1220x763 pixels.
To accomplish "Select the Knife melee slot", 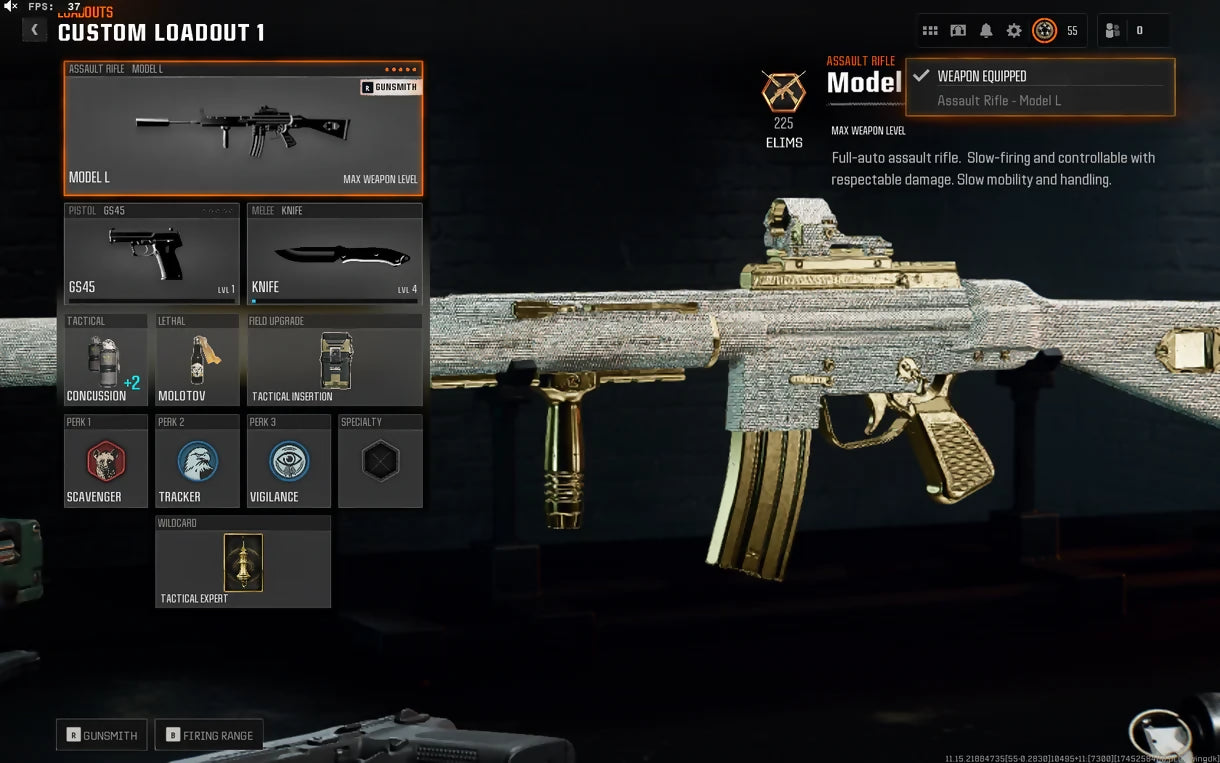I will tap(334, 255).
